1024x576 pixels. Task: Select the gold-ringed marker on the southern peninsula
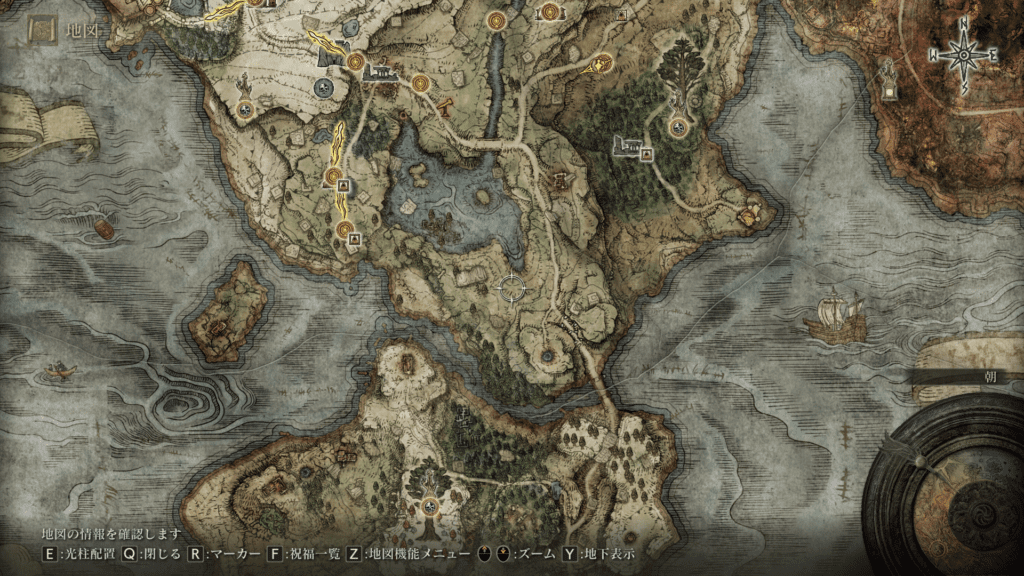[x=431, y=505]
